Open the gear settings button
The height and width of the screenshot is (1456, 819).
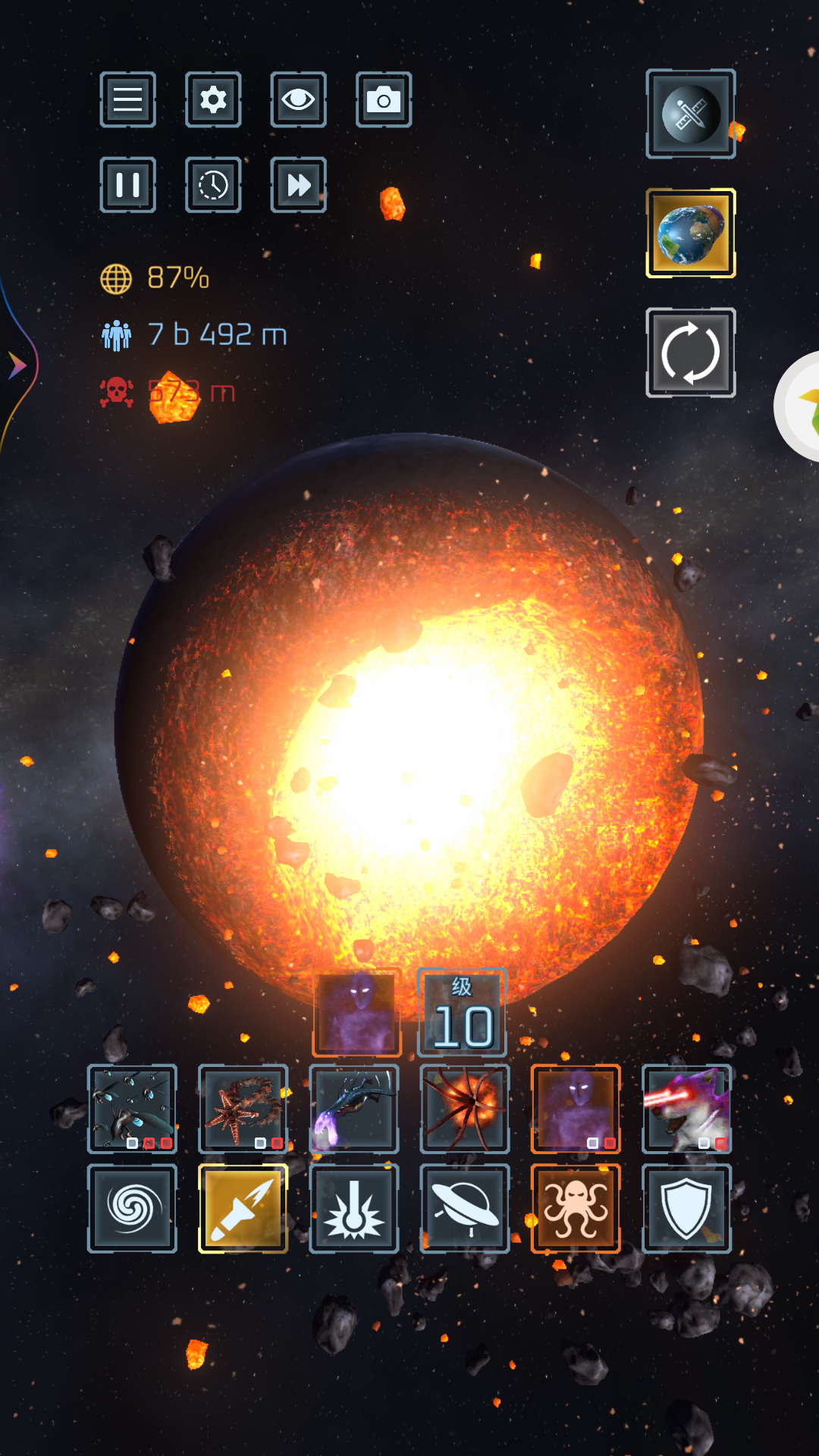tap(213, 100)
